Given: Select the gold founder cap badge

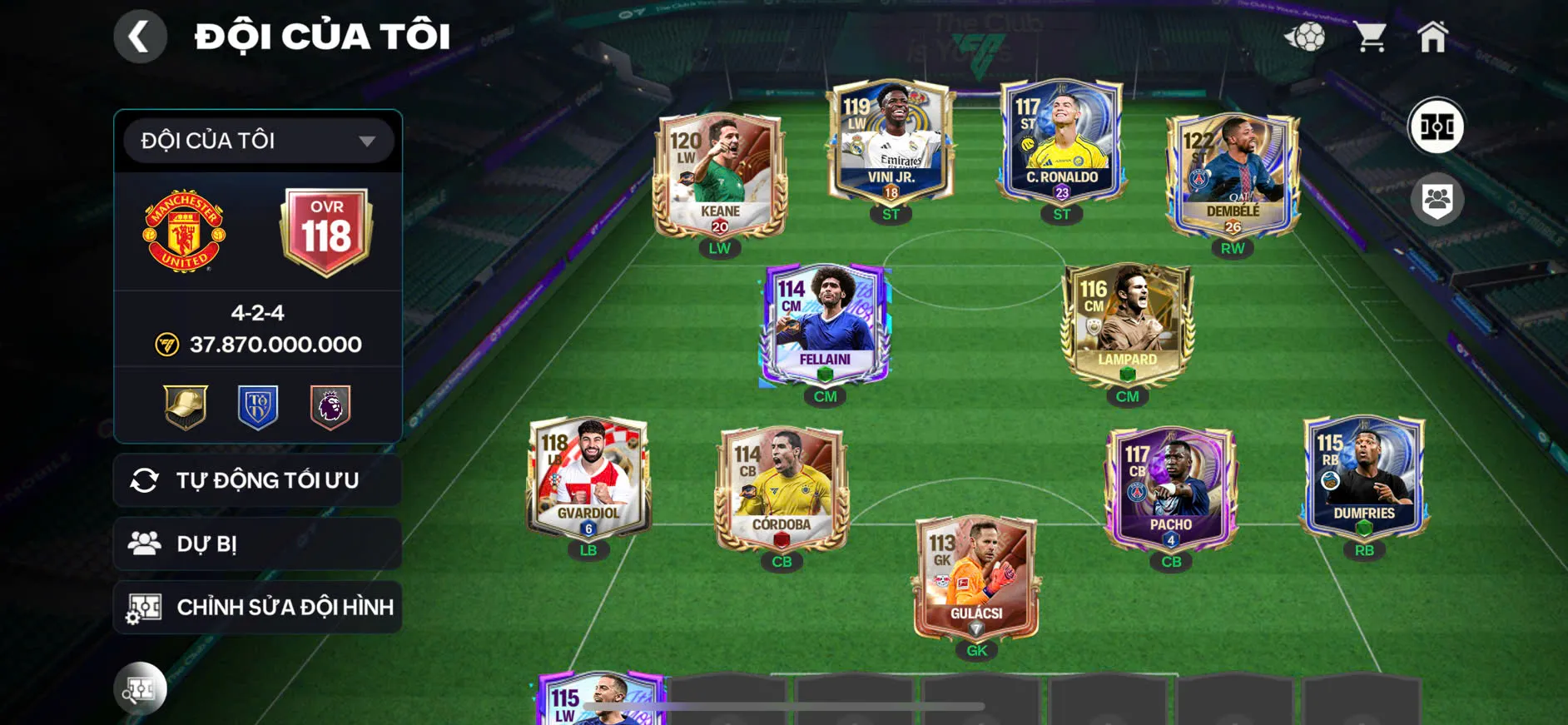Looking at the screenshot, I should click(185, 406).
